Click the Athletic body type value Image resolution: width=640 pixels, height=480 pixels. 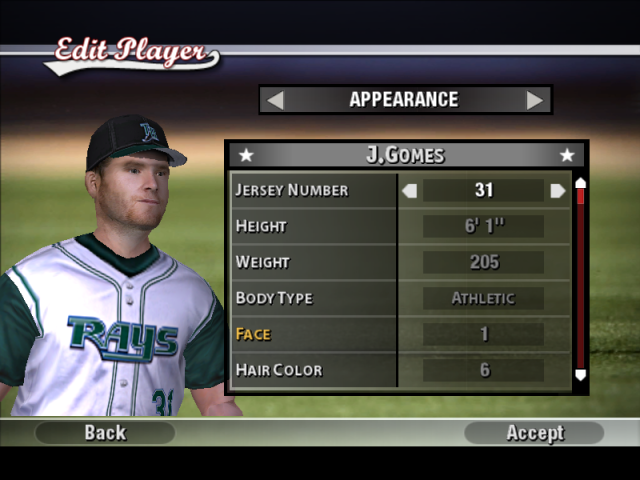pos(483,298)
